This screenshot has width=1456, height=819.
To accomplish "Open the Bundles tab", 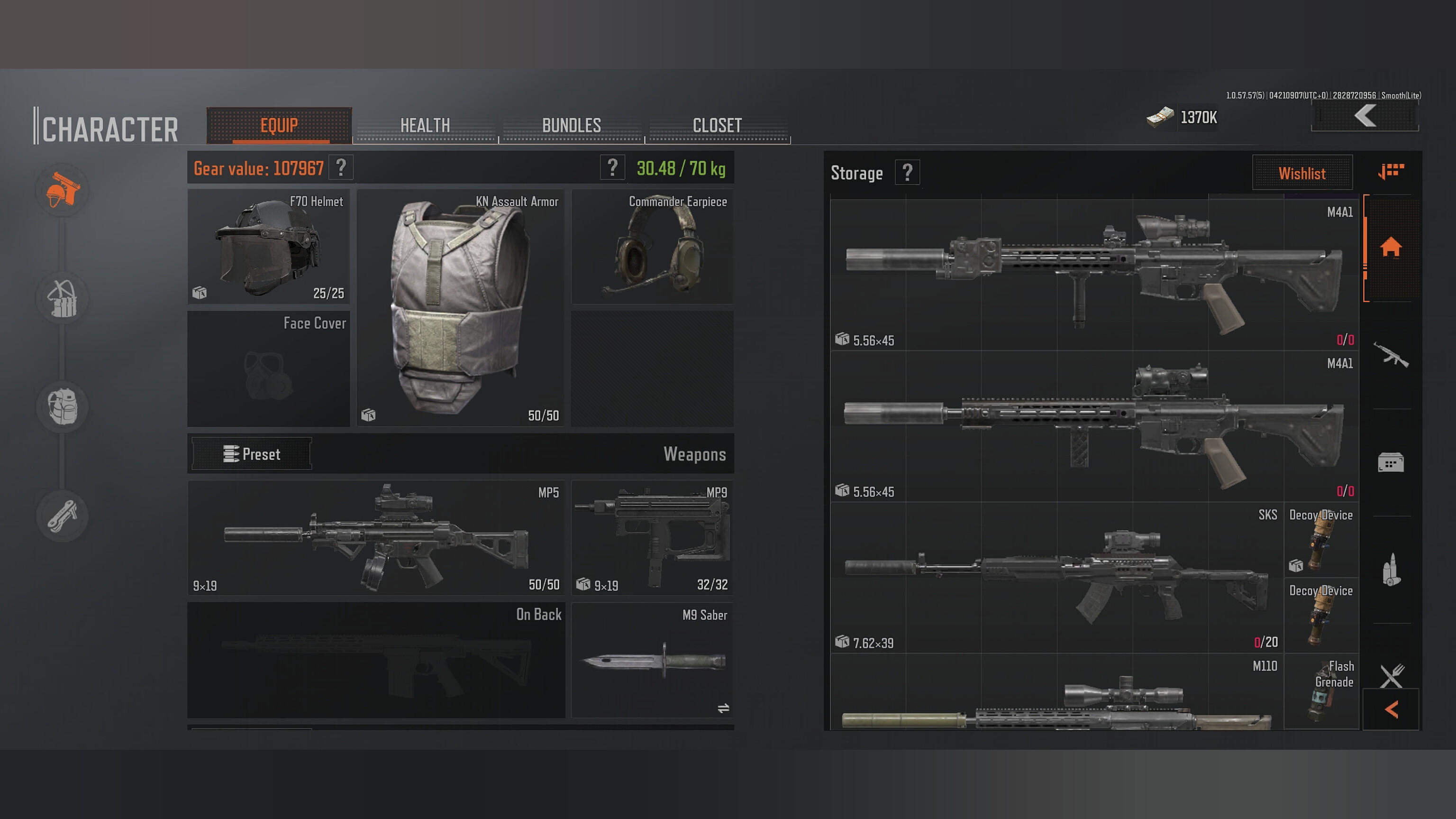I will click(571, 125).
